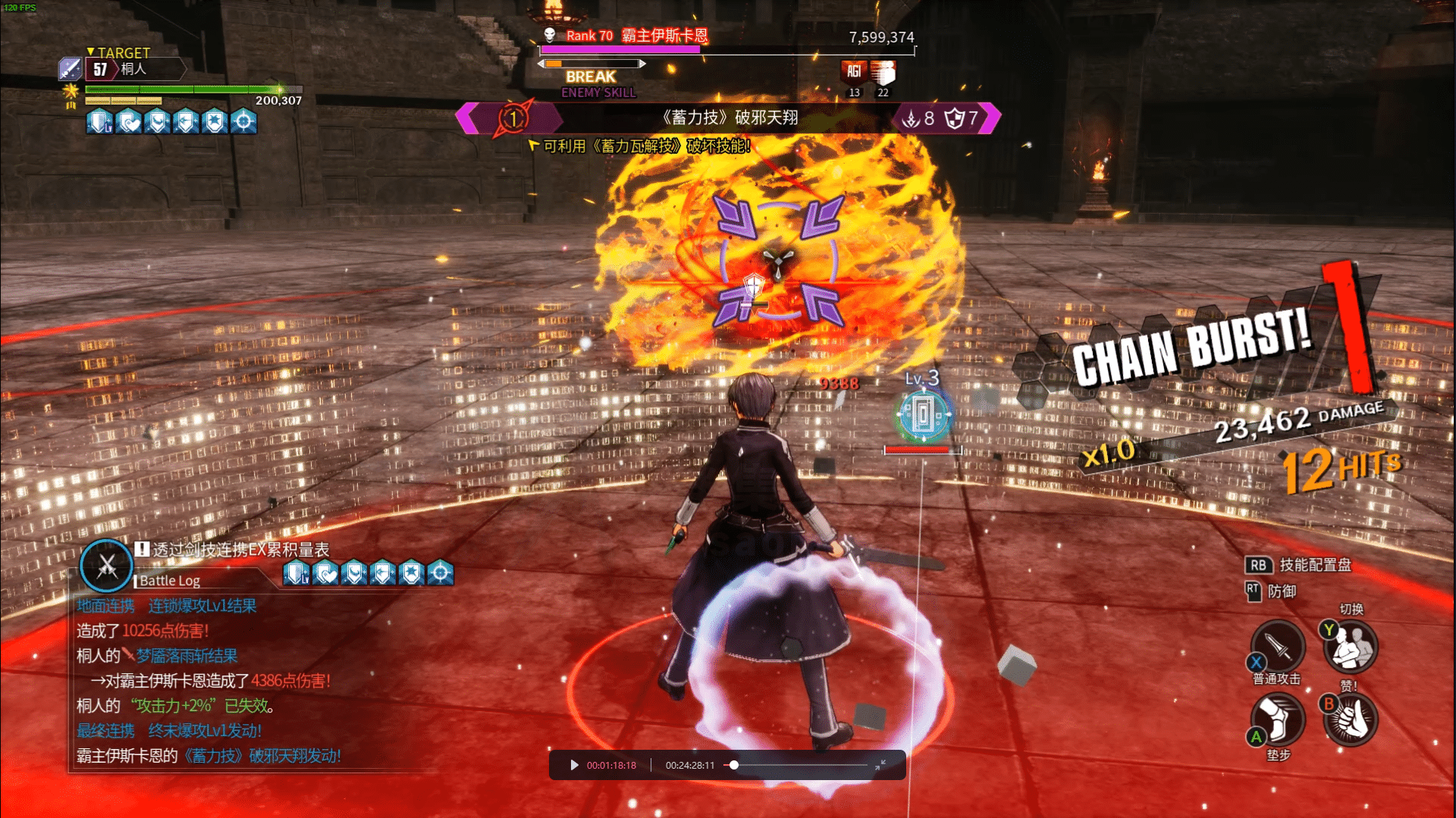Inspect the boss AGI debuff icon

pos(854,72)
